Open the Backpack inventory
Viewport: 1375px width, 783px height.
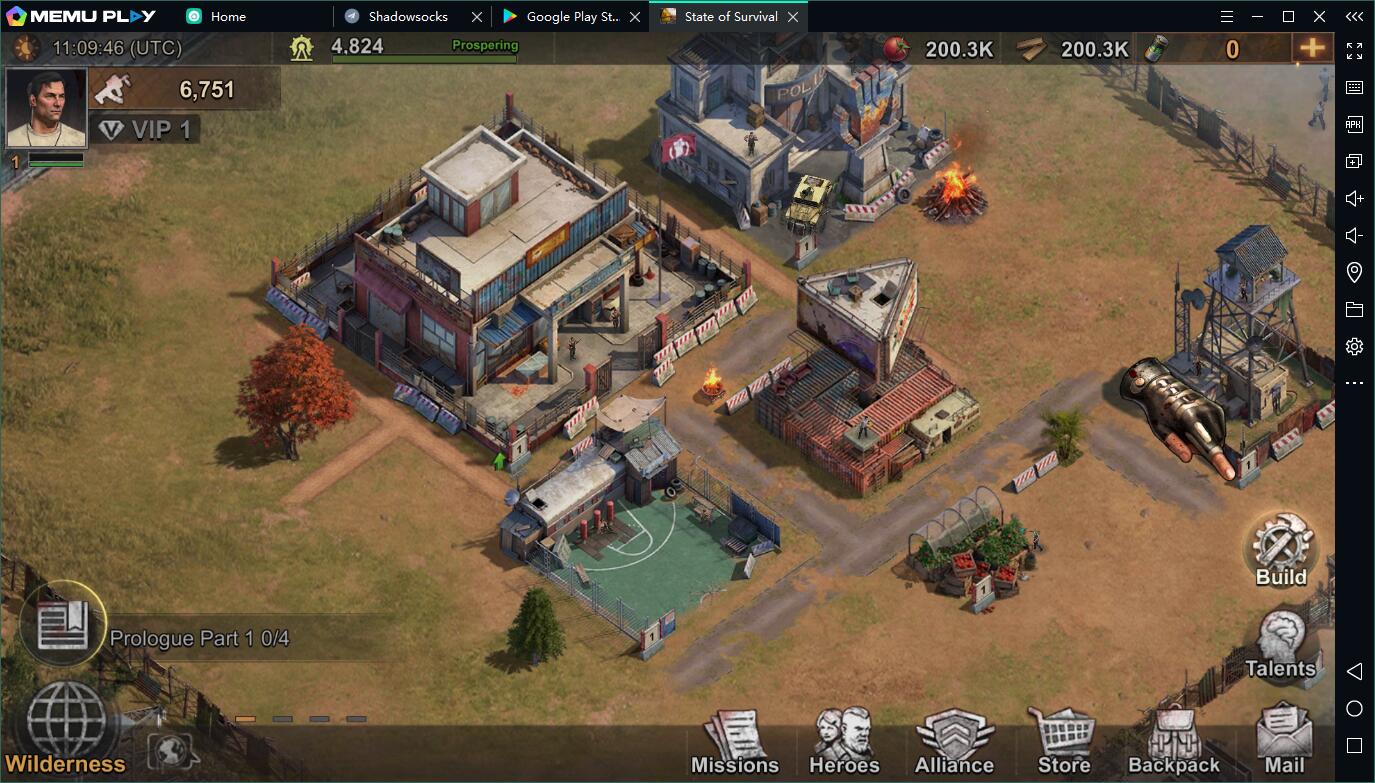coord(1173,743)
